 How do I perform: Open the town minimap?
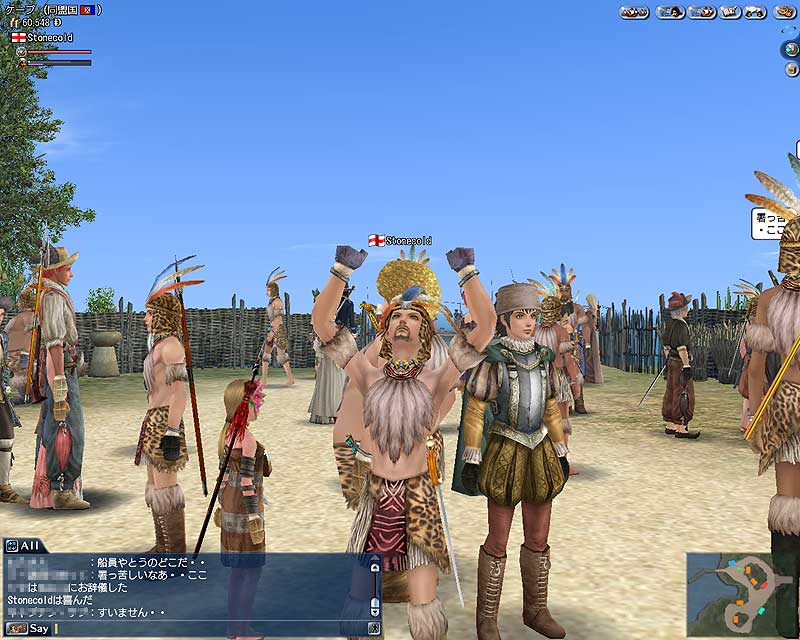[x=742, y=594]
